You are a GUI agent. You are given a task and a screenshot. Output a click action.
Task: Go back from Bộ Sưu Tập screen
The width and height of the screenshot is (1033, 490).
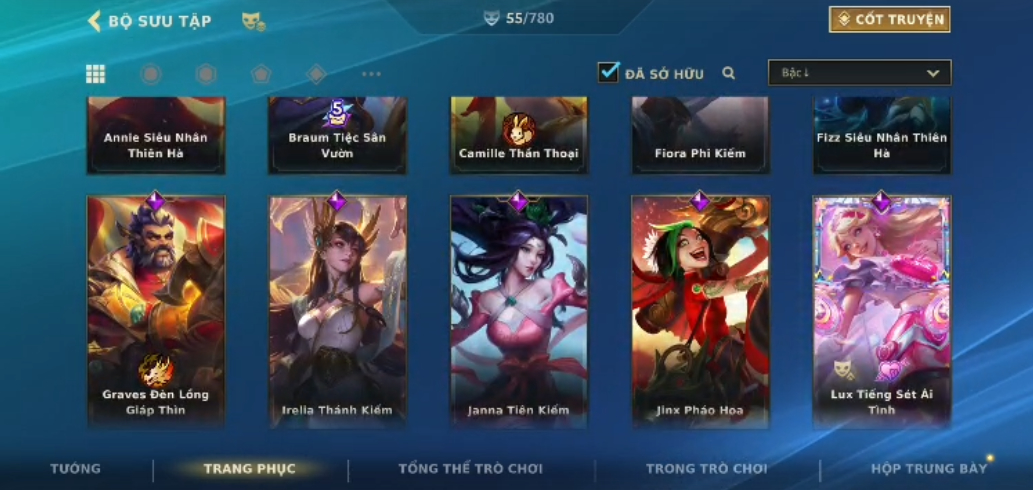pos(95,20)
